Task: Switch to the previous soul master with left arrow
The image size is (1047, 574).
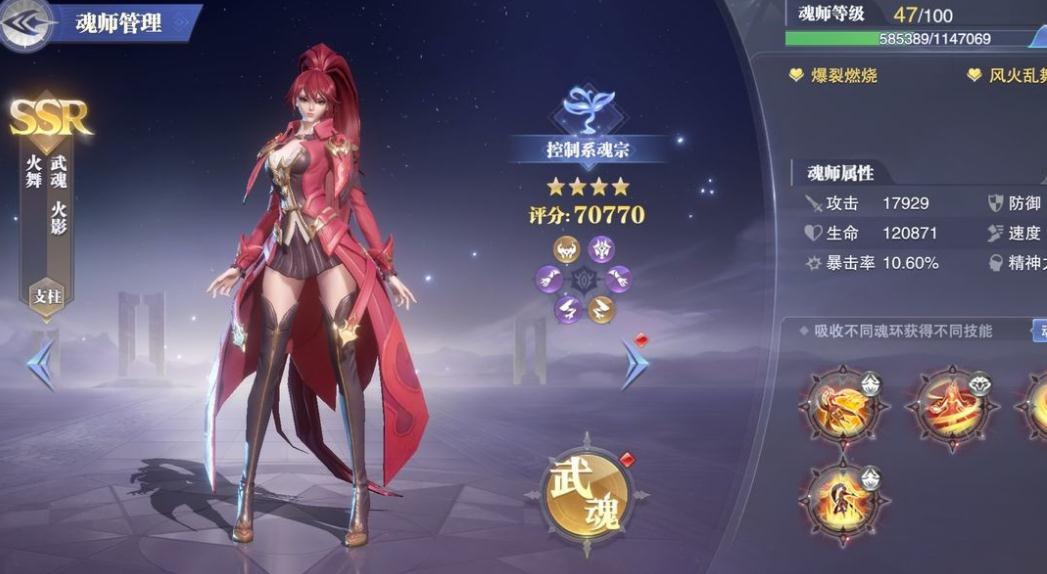Action: (40, 363)
